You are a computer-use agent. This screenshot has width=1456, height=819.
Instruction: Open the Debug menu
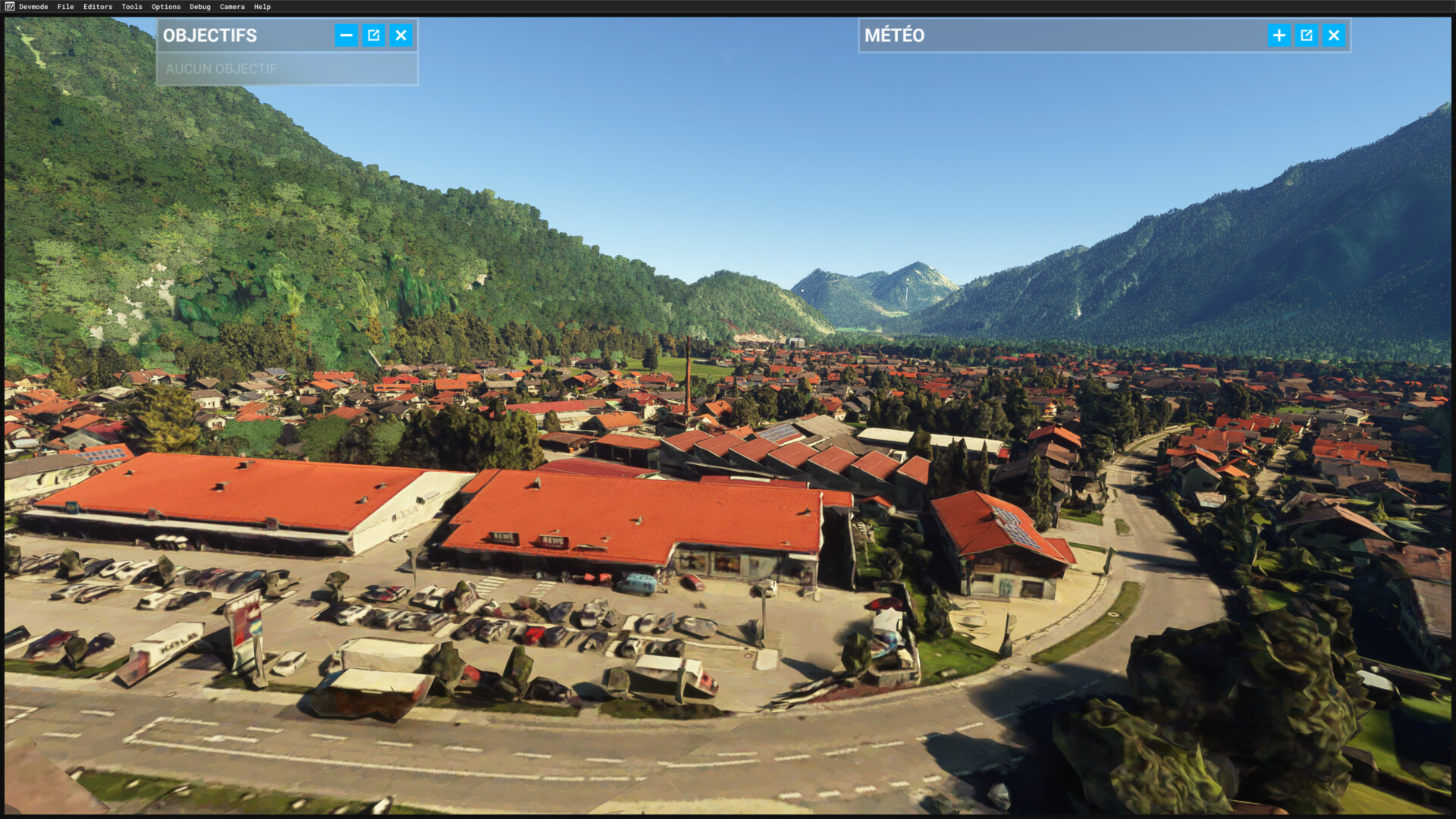point(200,7)
